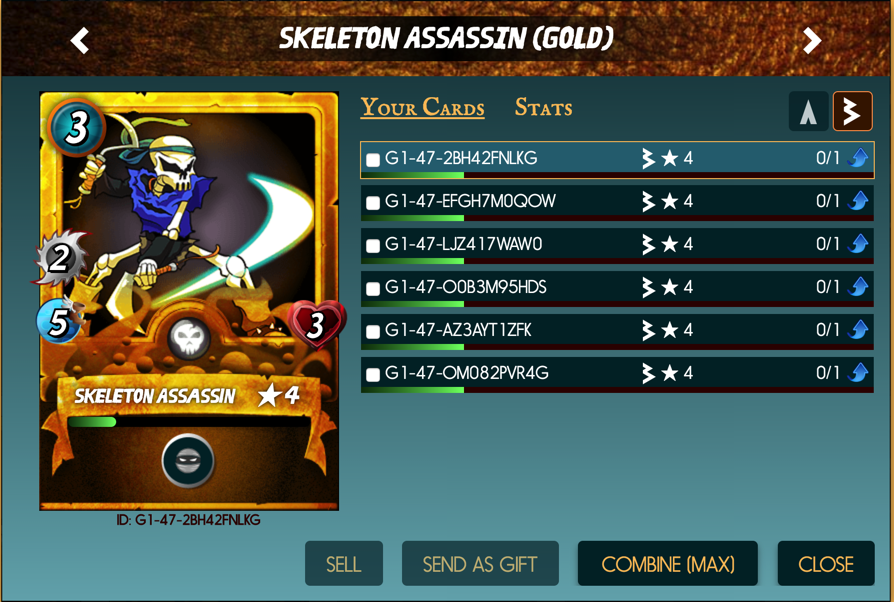Click the blue upgrade arrow on G1-47-2BH42FNLKG
The width and height of the screenshot is (894, 602).
[x=858, y=158]
